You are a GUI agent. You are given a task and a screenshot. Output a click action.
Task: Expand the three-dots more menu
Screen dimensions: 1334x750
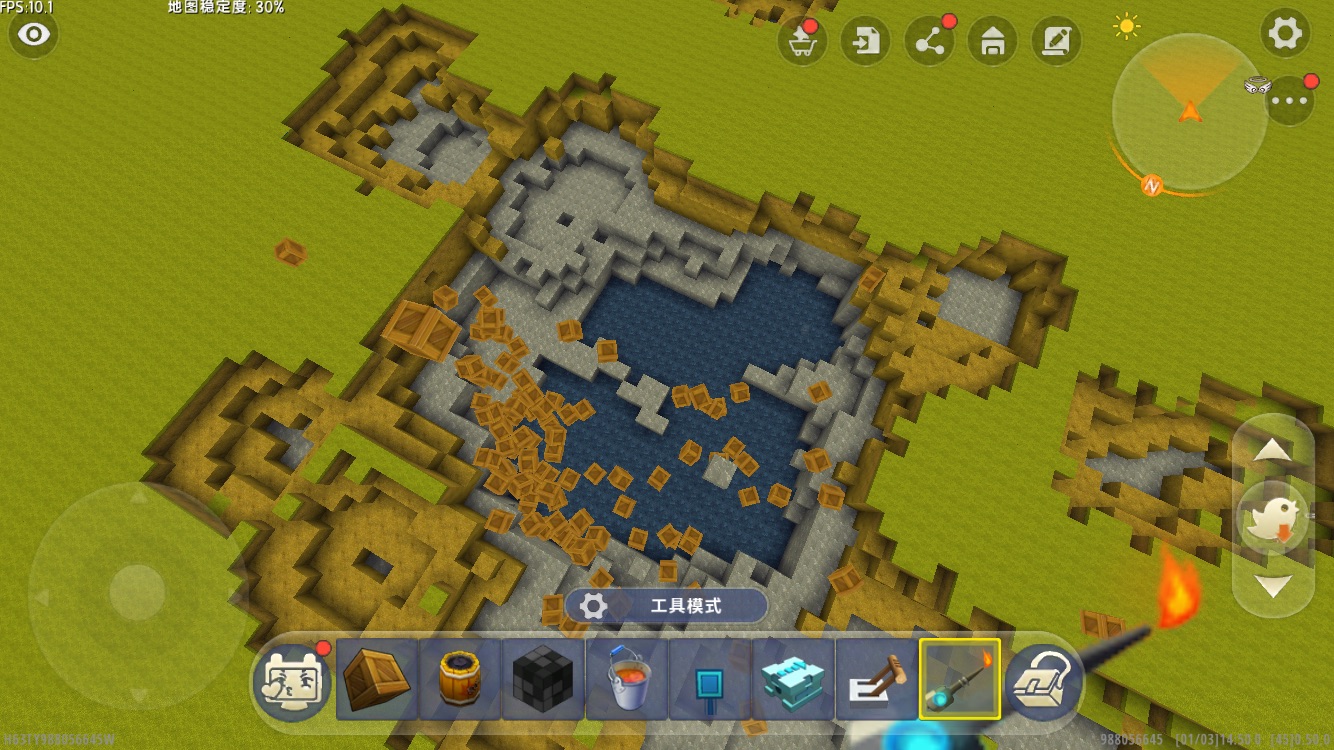point(1289,100)
